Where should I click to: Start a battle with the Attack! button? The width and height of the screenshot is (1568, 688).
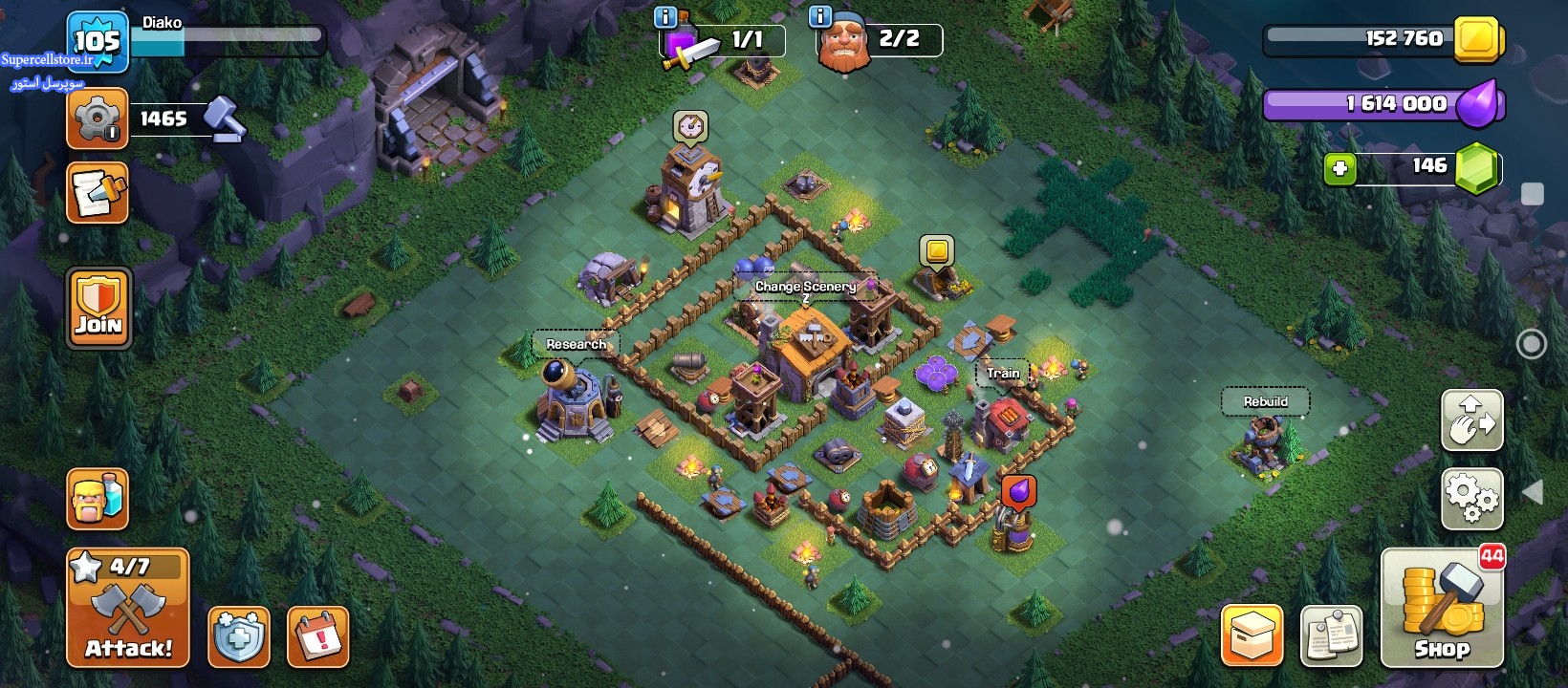pyautogui.click(x=128, y=608)
